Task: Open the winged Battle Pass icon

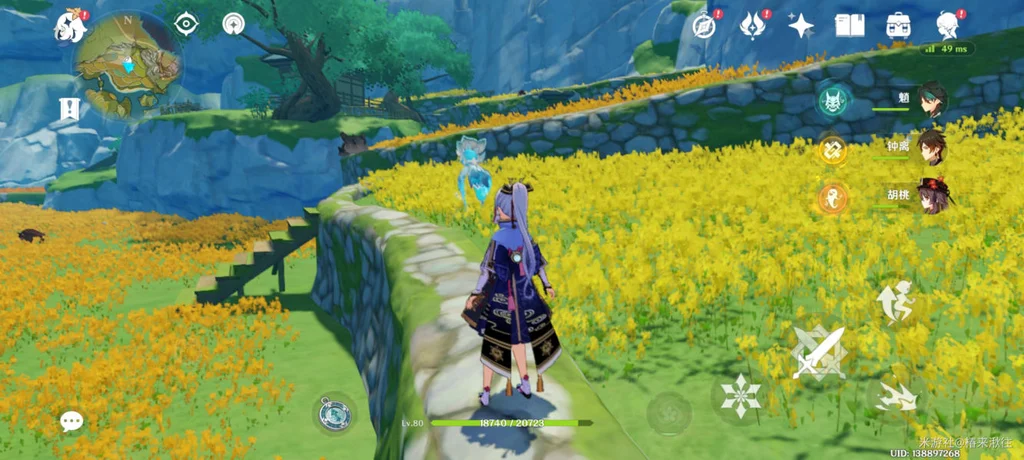Action: (x=753, y=26)
